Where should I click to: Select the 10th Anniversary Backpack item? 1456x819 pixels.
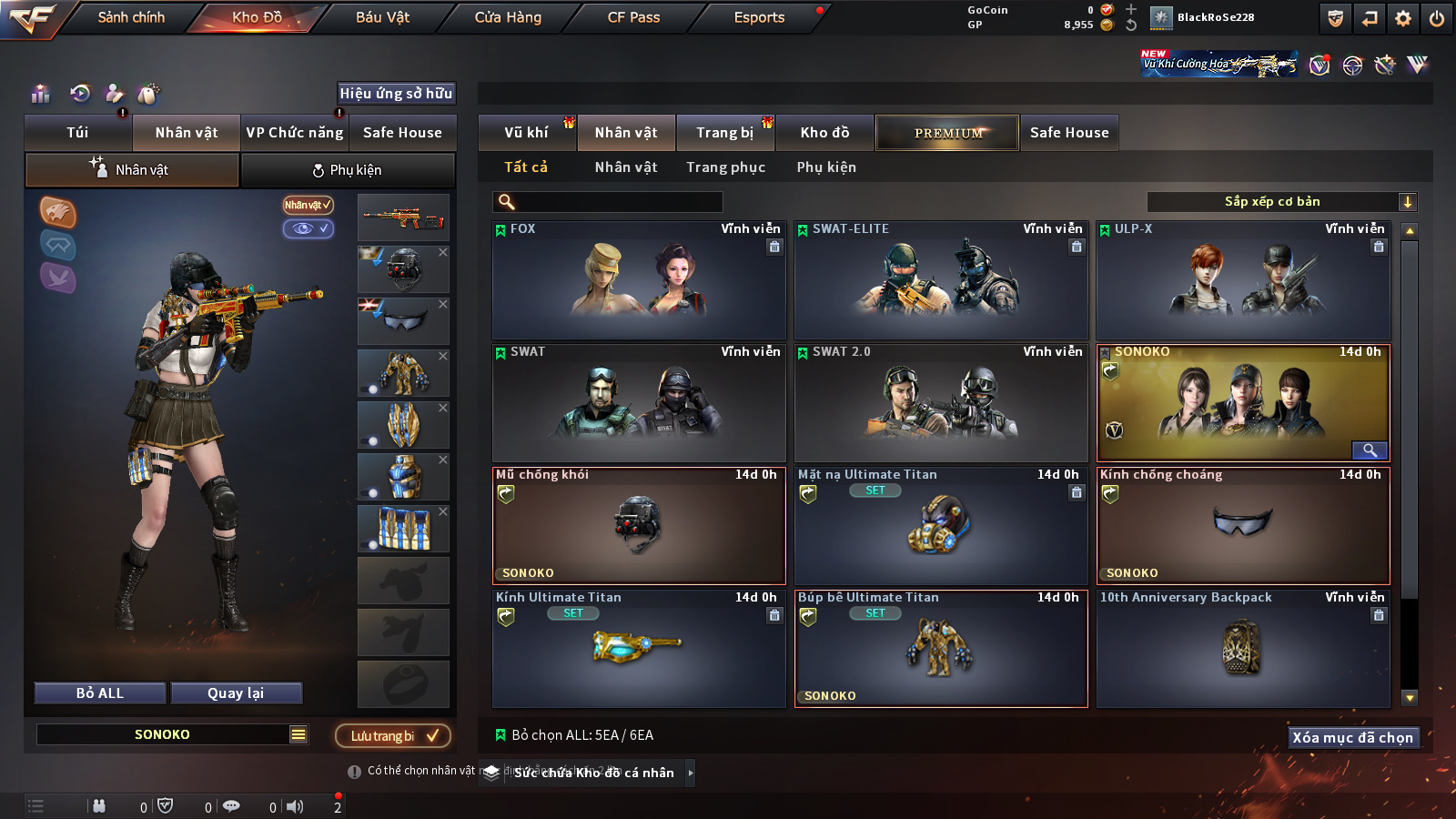1243,648
